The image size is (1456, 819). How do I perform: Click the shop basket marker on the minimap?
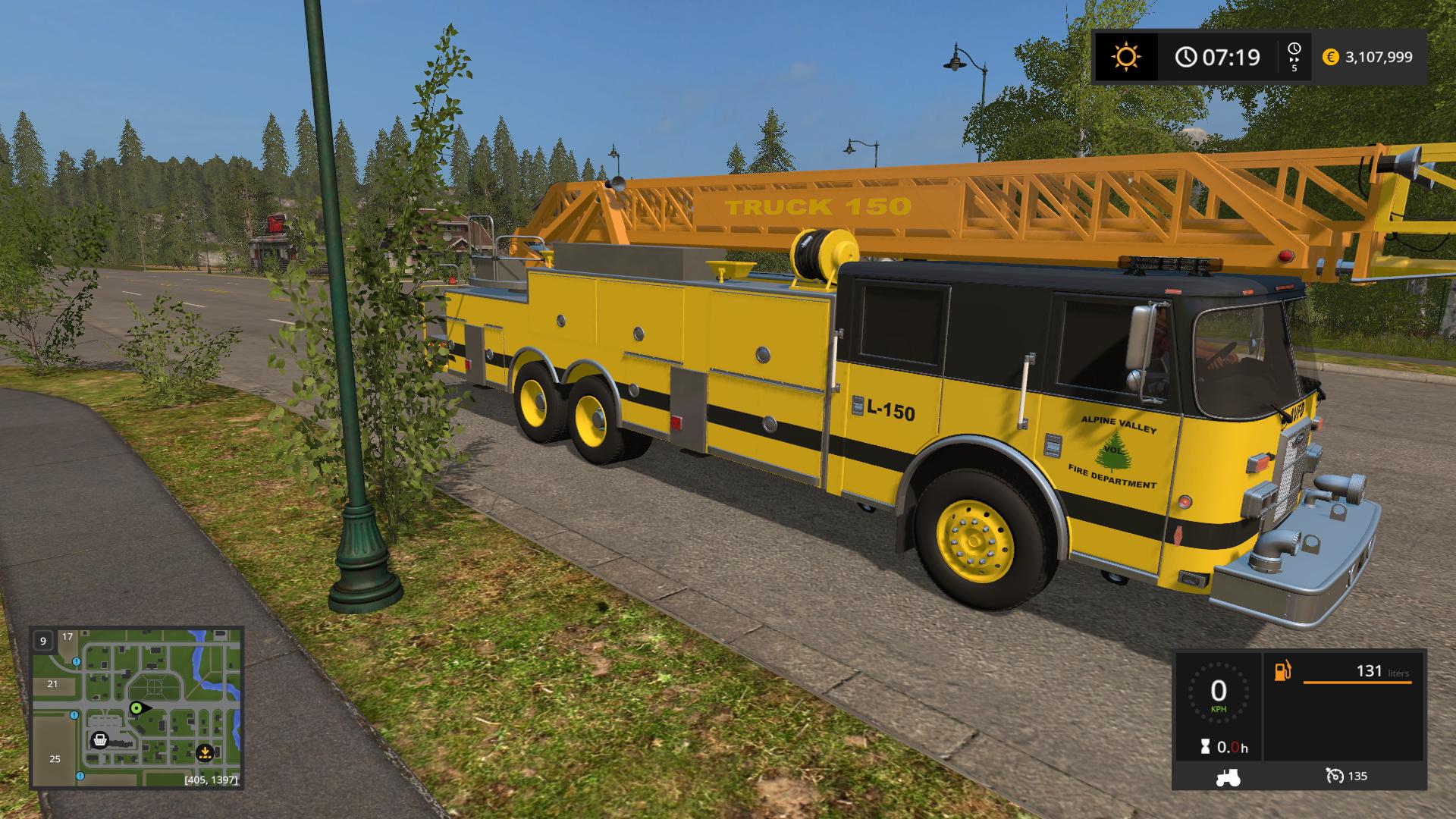pyautogui.click(x=99, y=740)
